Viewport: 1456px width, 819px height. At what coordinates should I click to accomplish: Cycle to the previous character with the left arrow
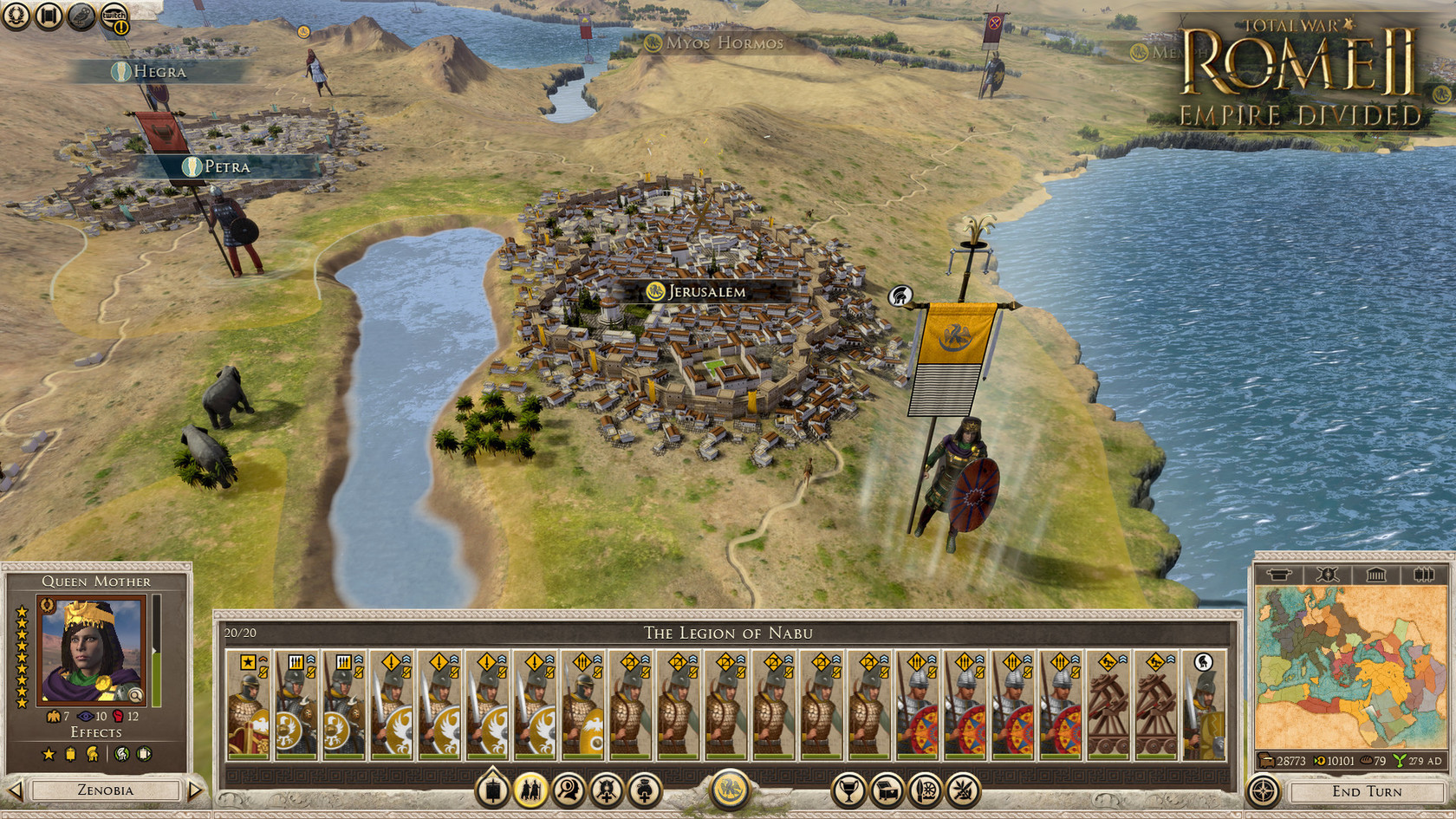[16, 790]
